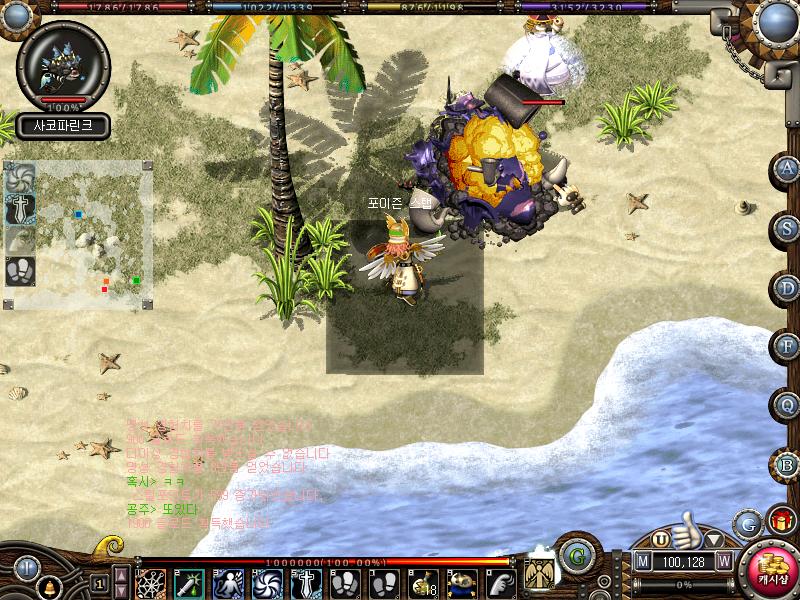The image size is (800, 600).
Task: Open the green G round button
Action: (x=575, y=555)
